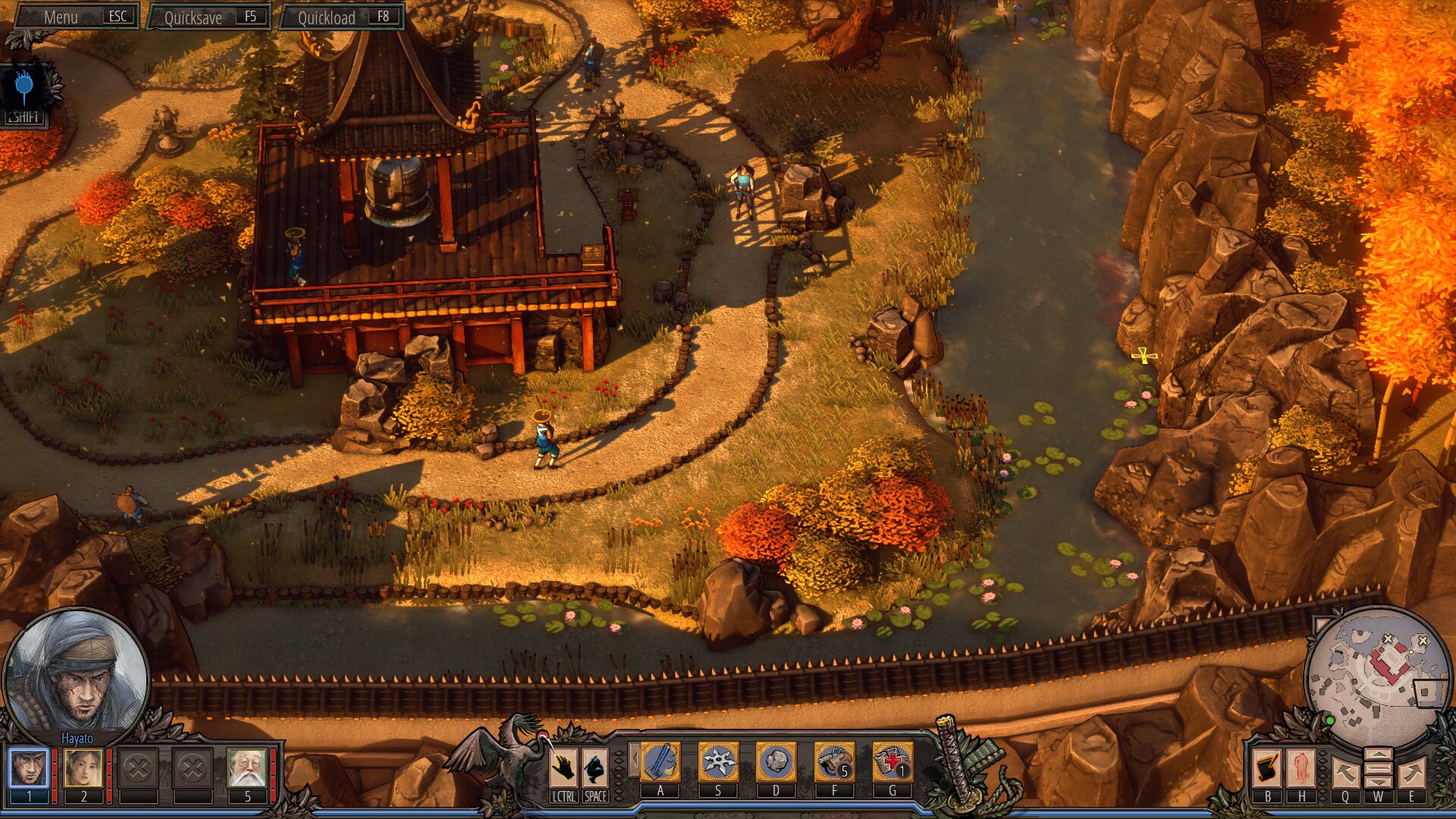Rotate camera right with the arrow button
The image size is (1456, 819).
pyautogui.click(x=1411, y=773)
